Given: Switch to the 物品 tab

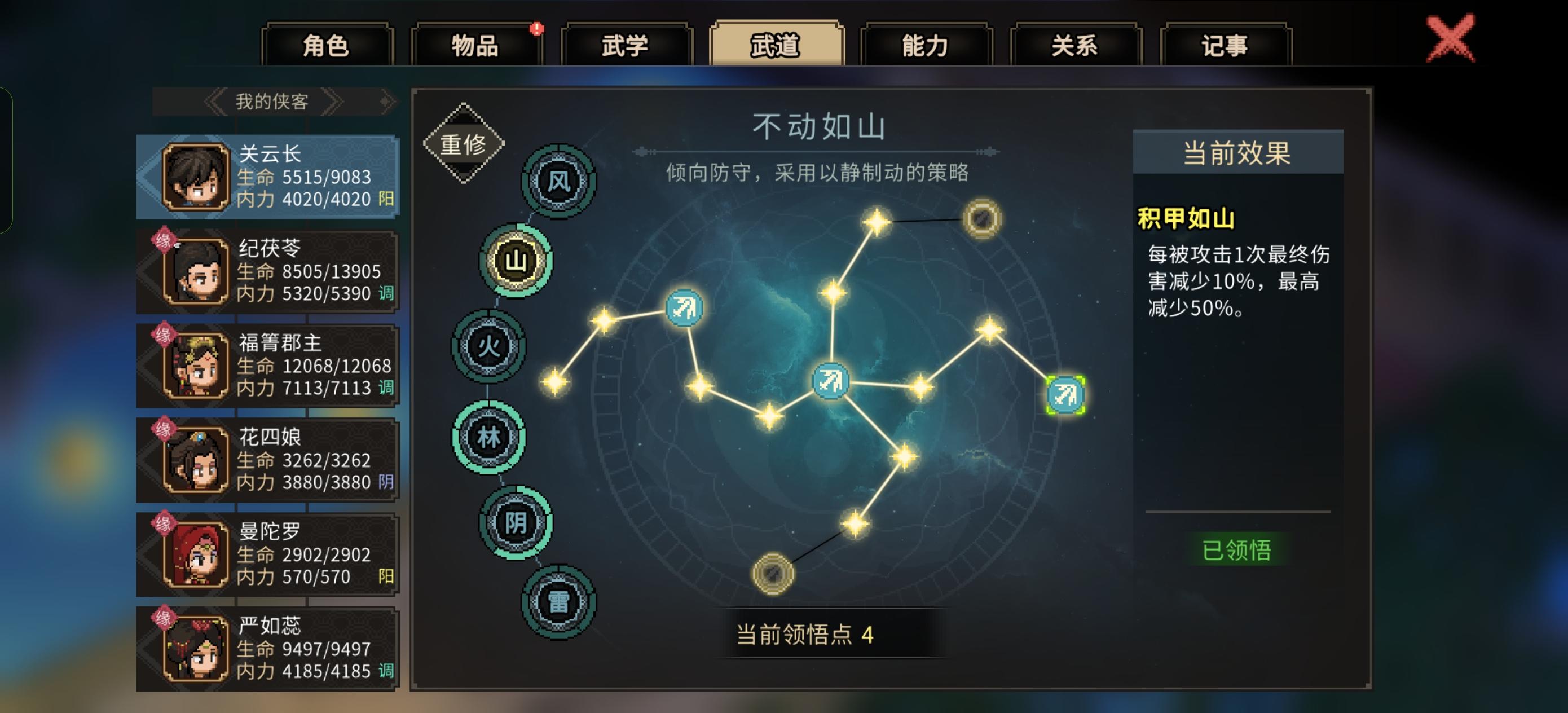Looking at the screenshot, I should 476,46.
